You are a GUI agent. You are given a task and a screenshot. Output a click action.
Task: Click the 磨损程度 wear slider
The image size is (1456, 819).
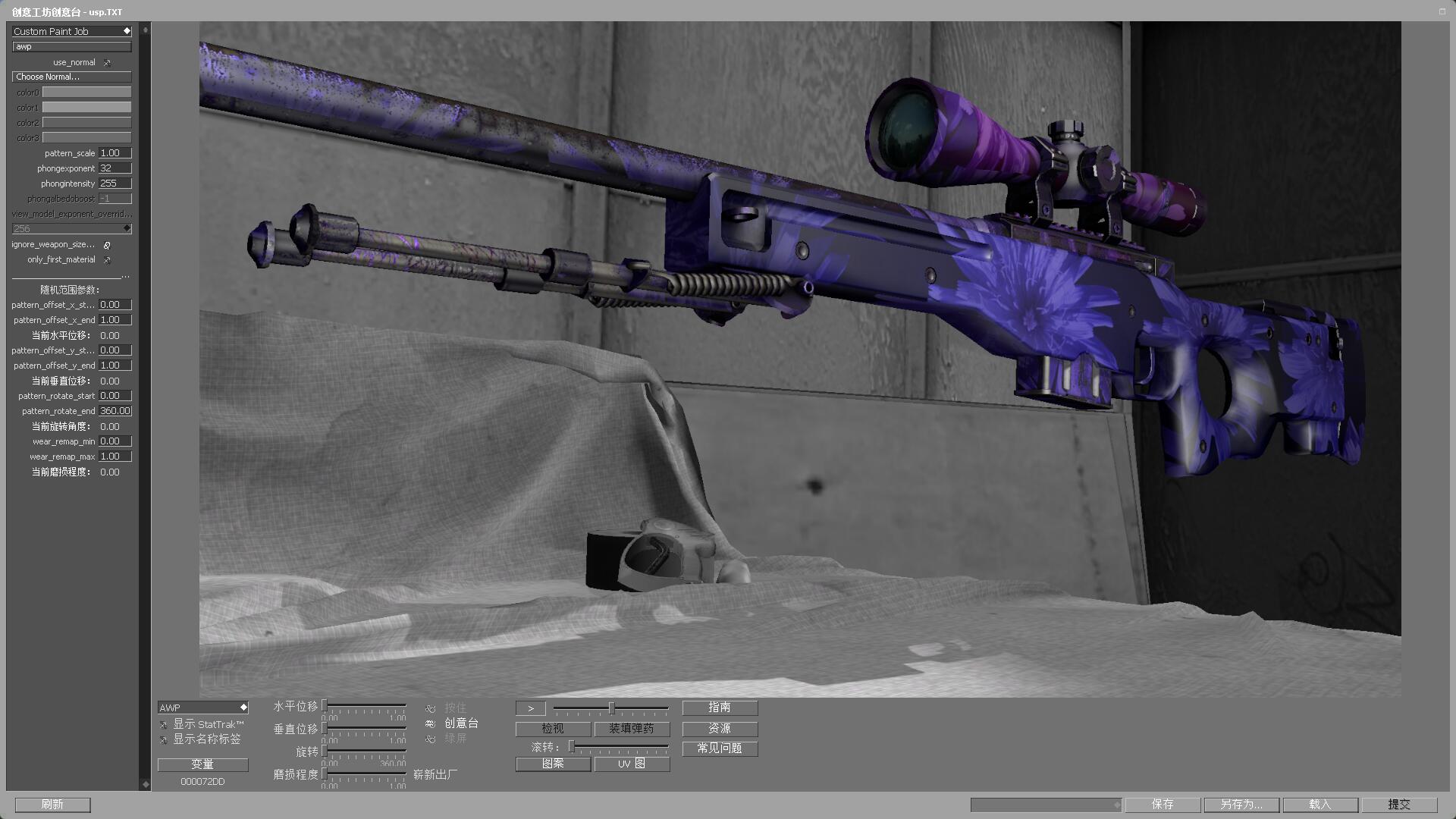coord(365,774)
